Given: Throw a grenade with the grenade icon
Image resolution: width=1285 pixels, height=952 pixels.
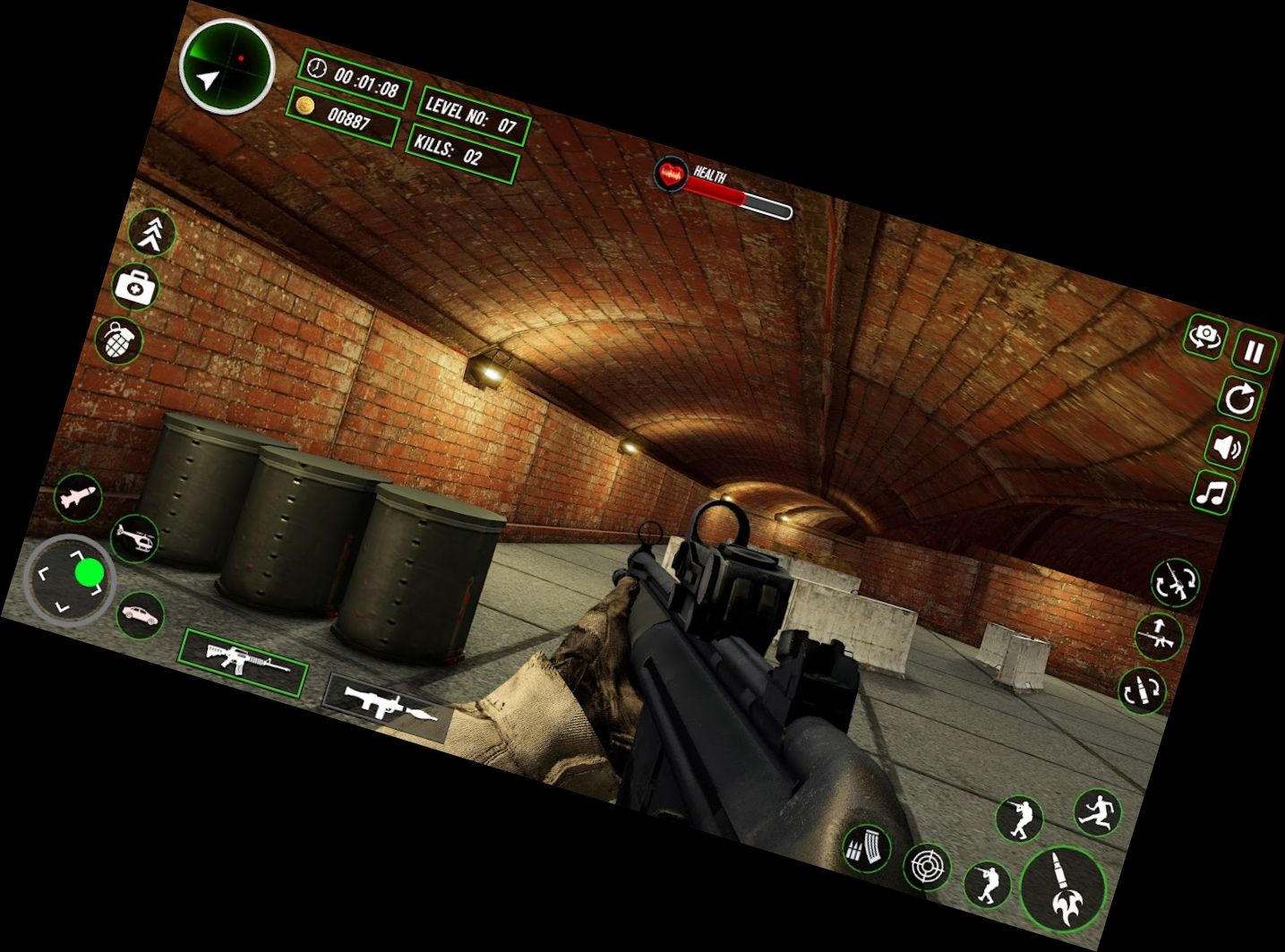Looking at the screenshot, I should [118, 341].
